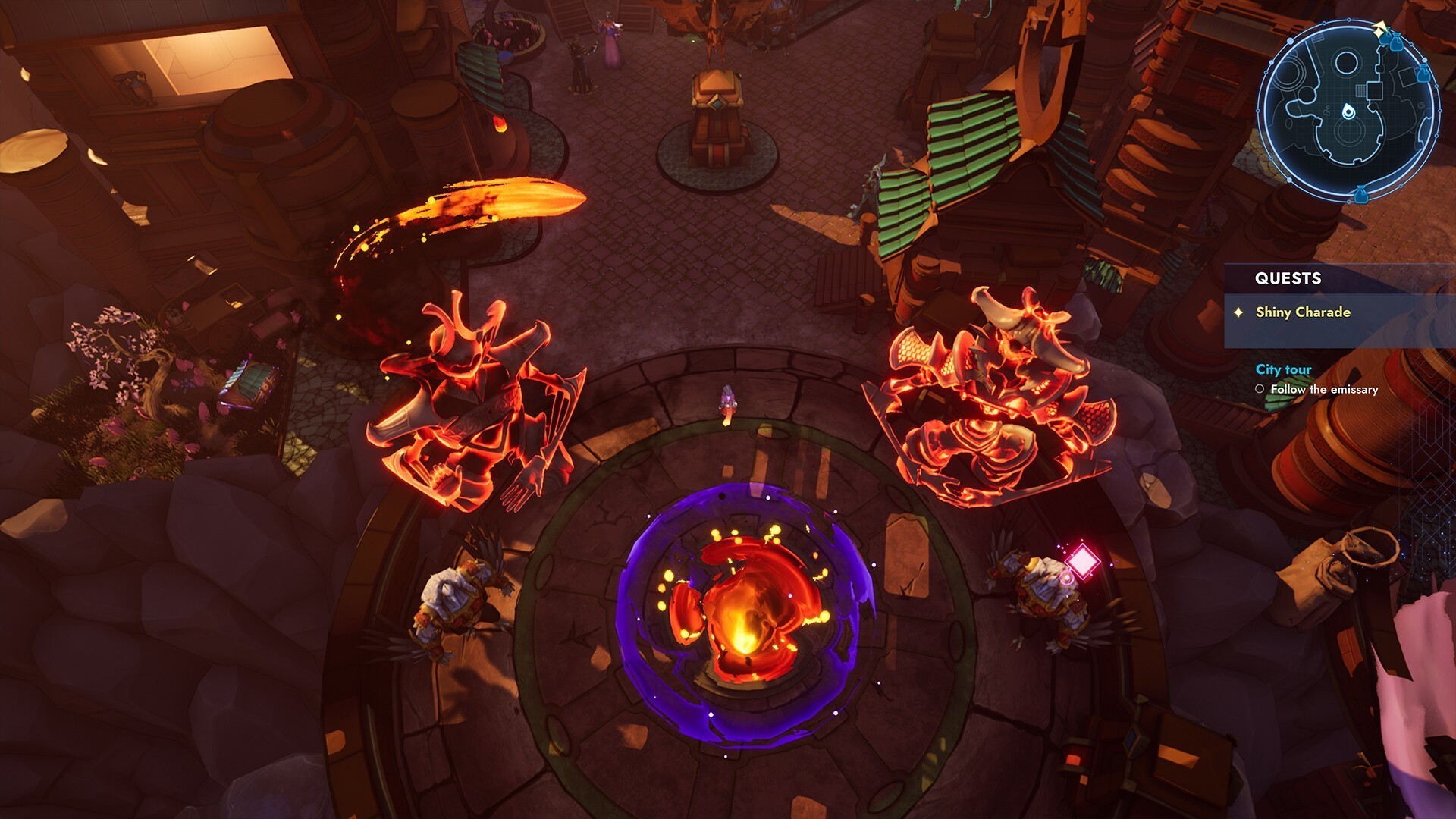Screen dimensions: 1456x819
Task: Select the City tour objective title
Action: pyautogui.click(x=1283, y=369)
